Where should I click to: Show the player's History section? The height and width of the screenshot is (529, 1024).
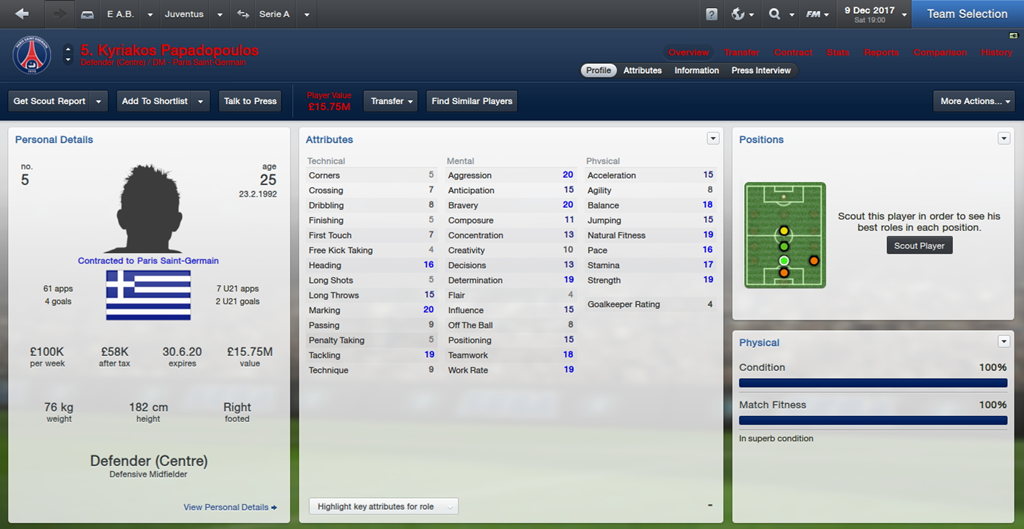[x=996, y=52]
